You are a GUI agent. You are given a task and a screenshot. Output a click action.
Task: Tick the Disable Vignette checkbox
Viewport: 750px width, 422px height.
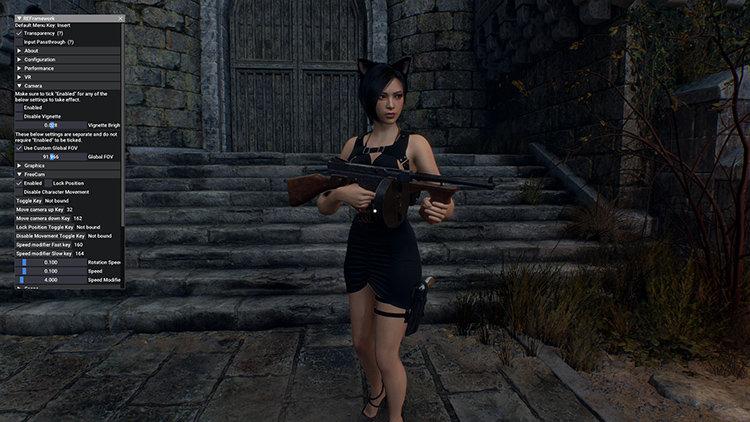(19, 116)
